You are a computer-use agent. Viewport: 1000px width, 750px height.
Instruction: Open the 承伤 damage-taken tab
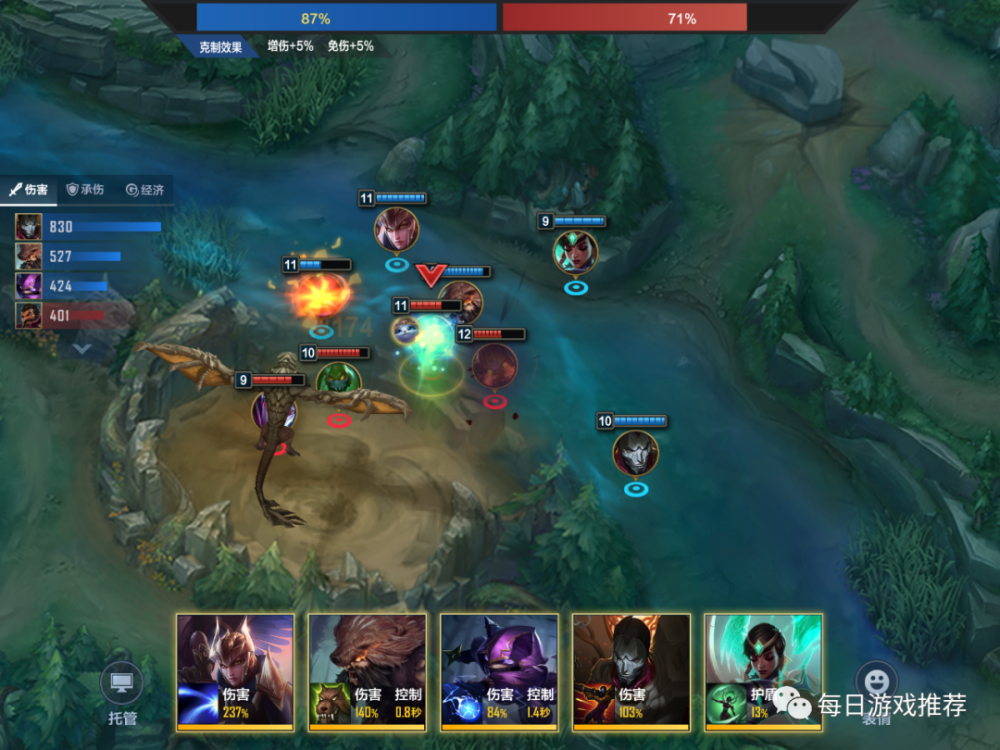tap(85, 189)
